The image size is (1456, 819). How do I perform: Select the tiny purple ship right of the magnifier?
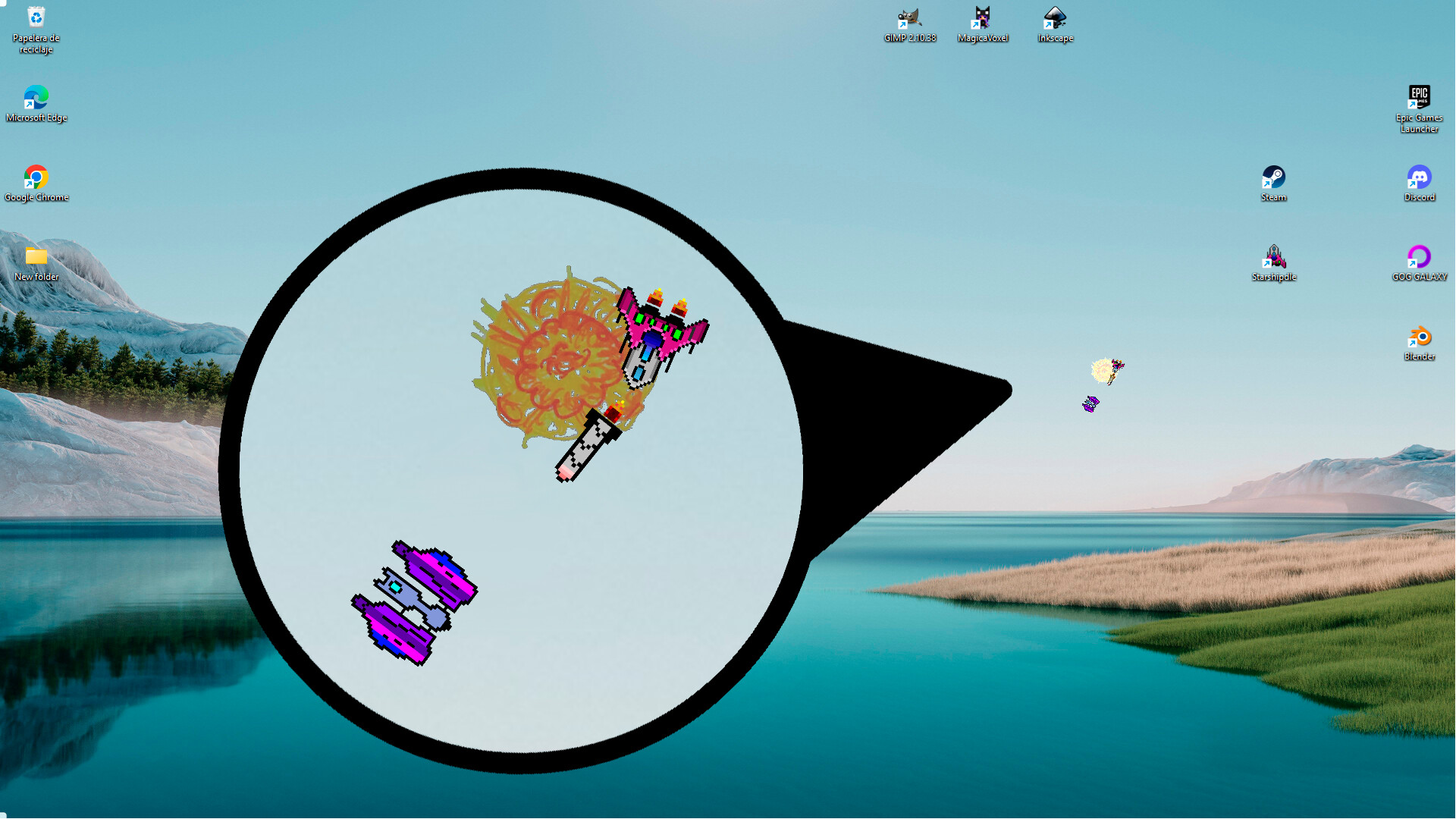pyautogui.click(x=1090, y=403)
